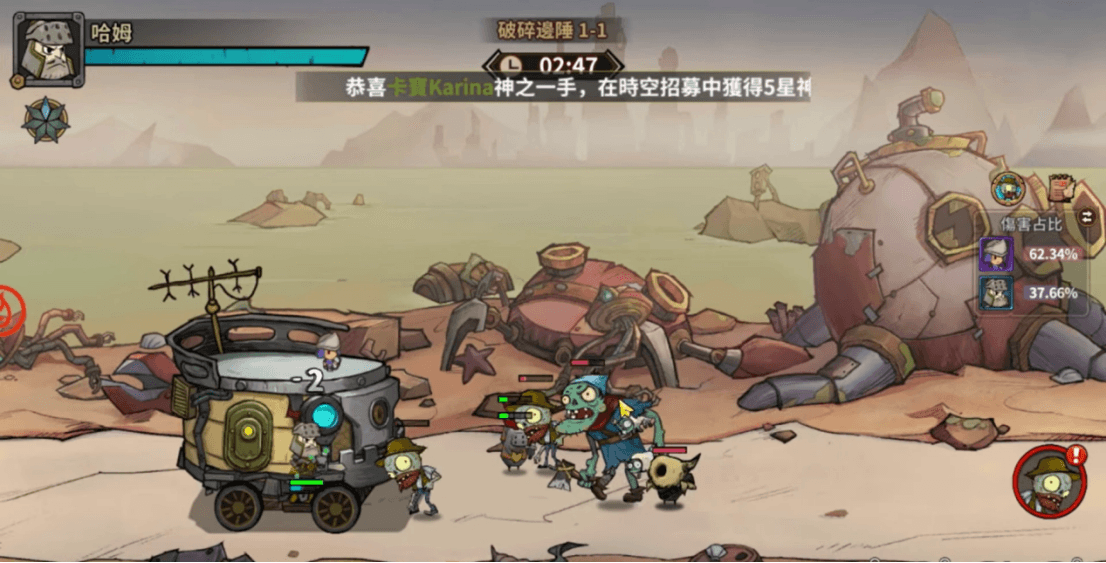
Task: Toggle the damage share panel swap arrows
Action: [1087, 218]
